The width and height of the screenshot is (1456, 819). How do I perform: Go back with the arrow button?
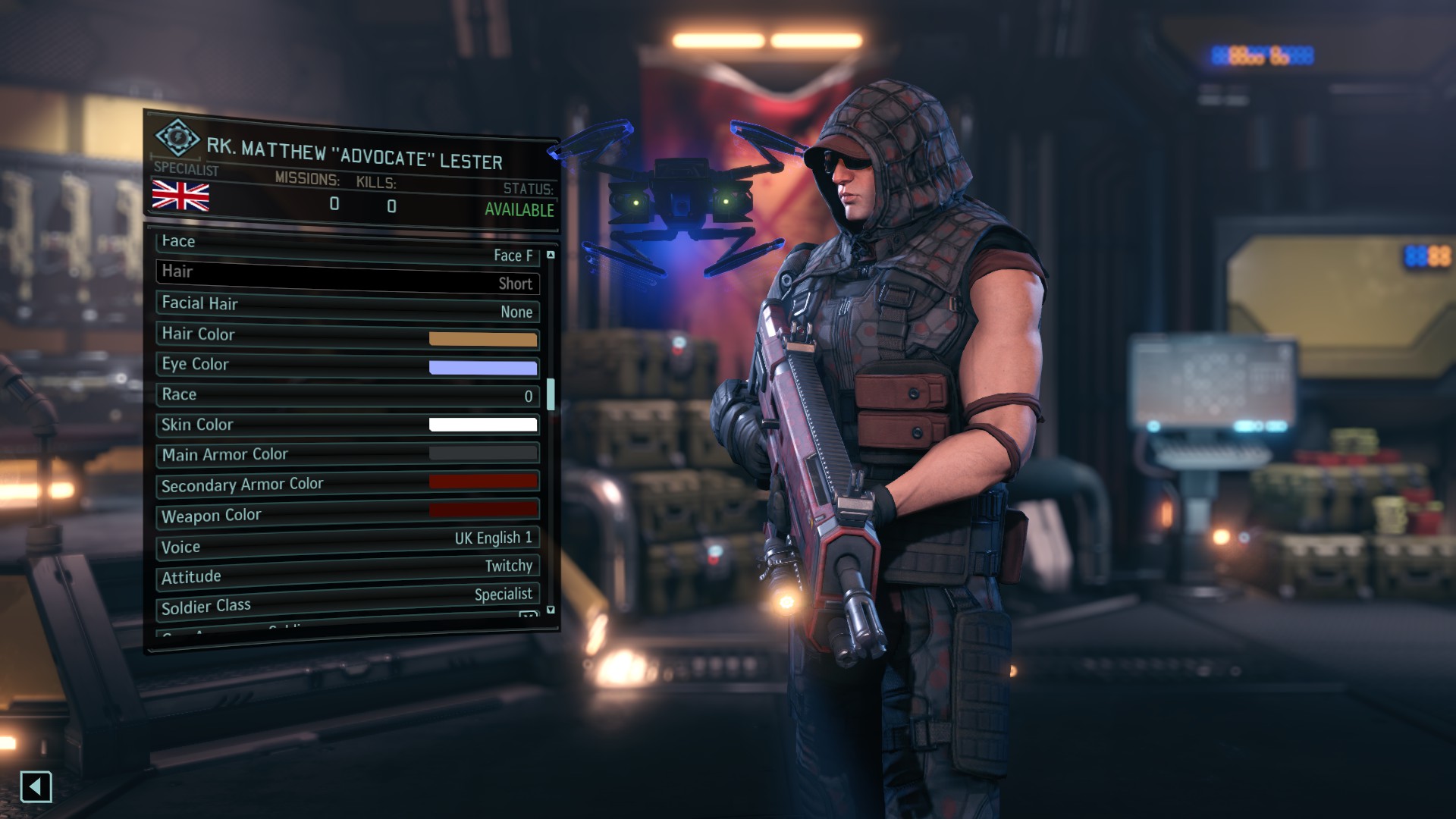point(36,786)
